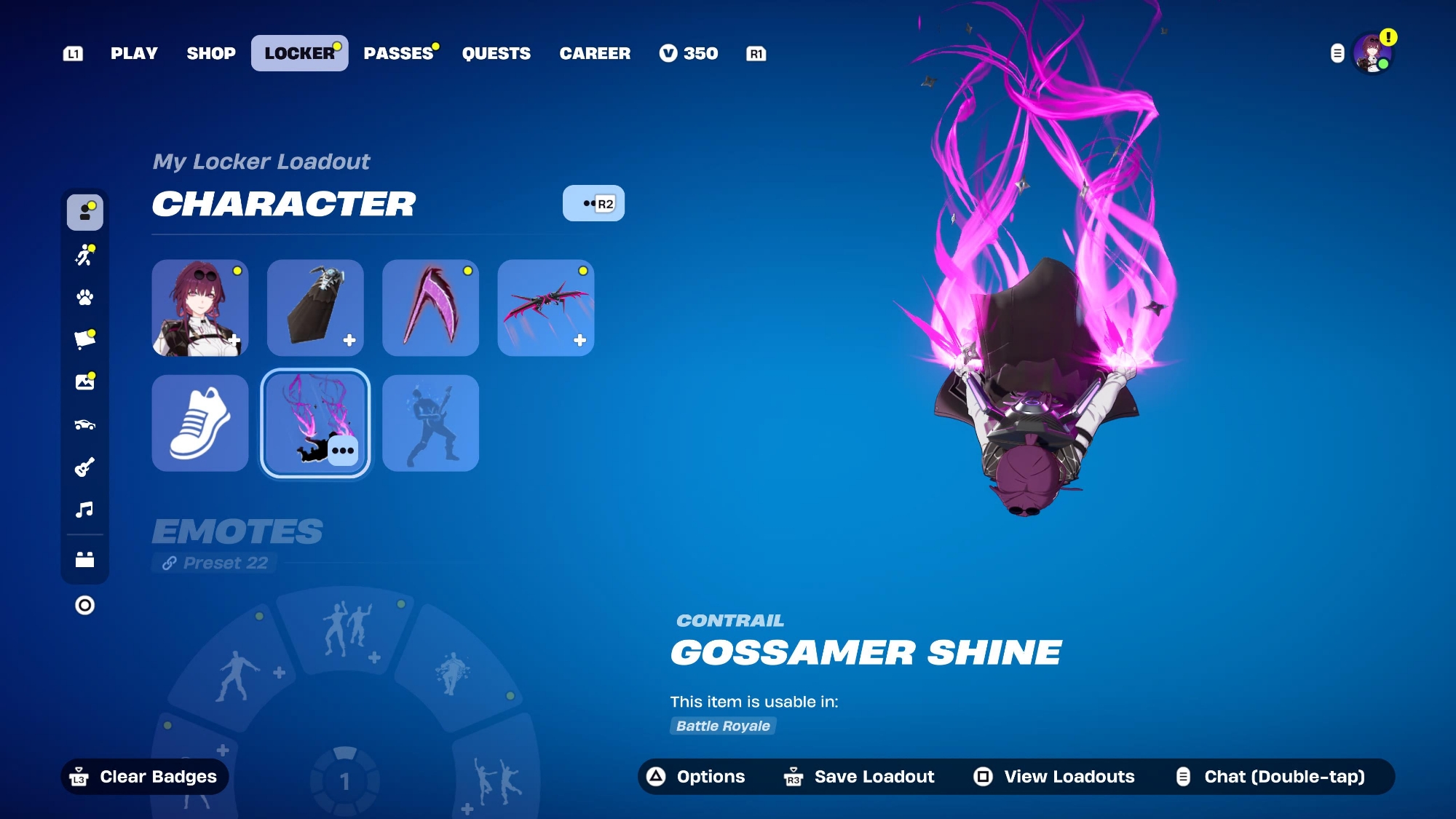
Task: Open the Play tab
Action: pyautogui.click(x=134, y=53)
